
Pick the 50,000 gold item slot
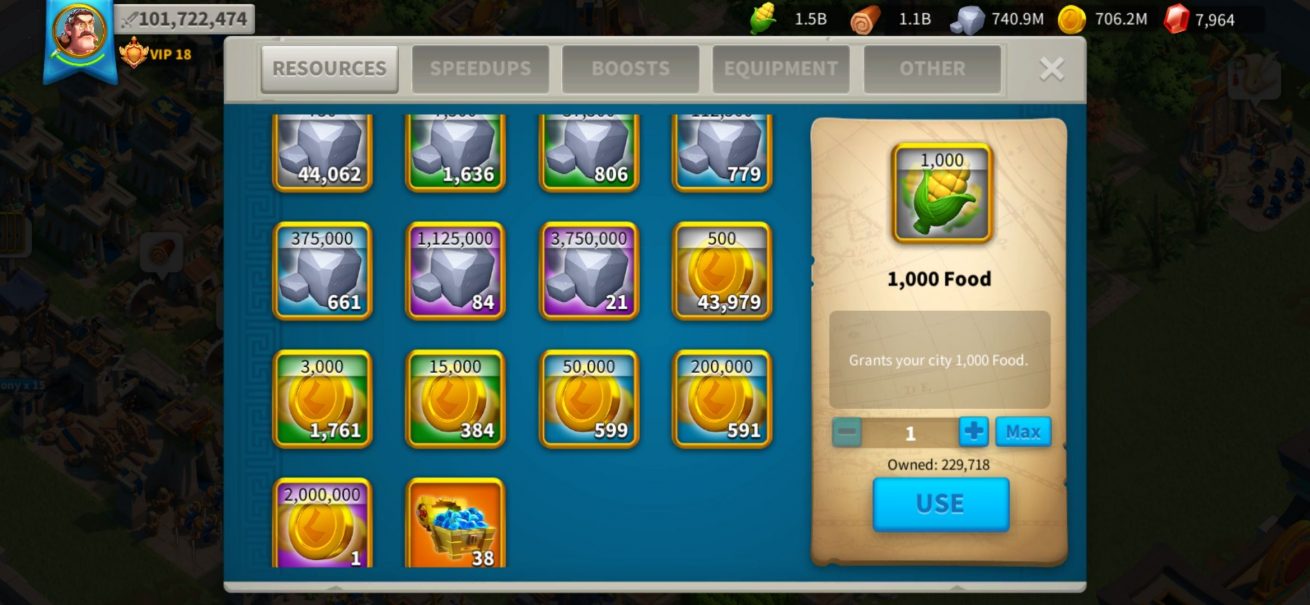point(589,399)
